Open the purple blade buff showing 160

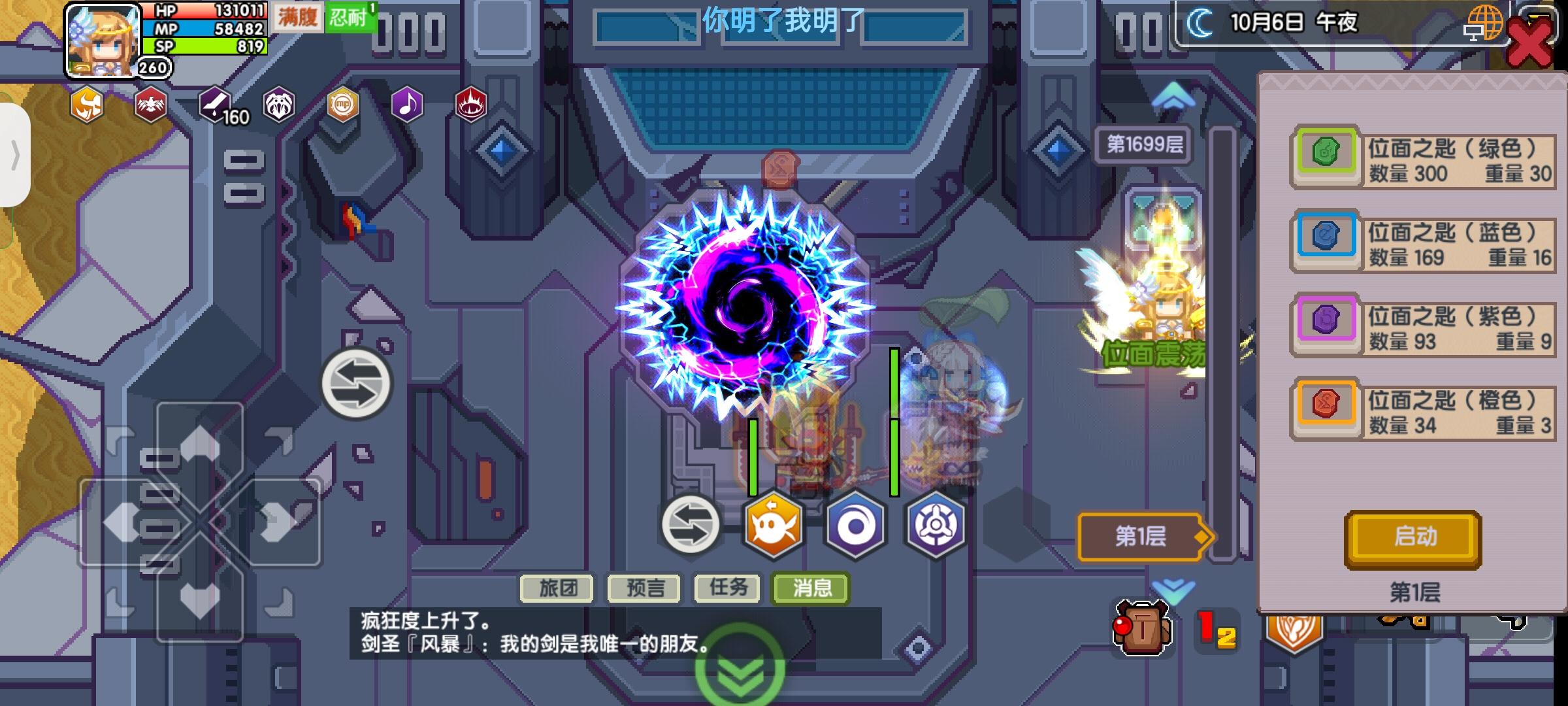pyautogui.click(x=216, y=103)
